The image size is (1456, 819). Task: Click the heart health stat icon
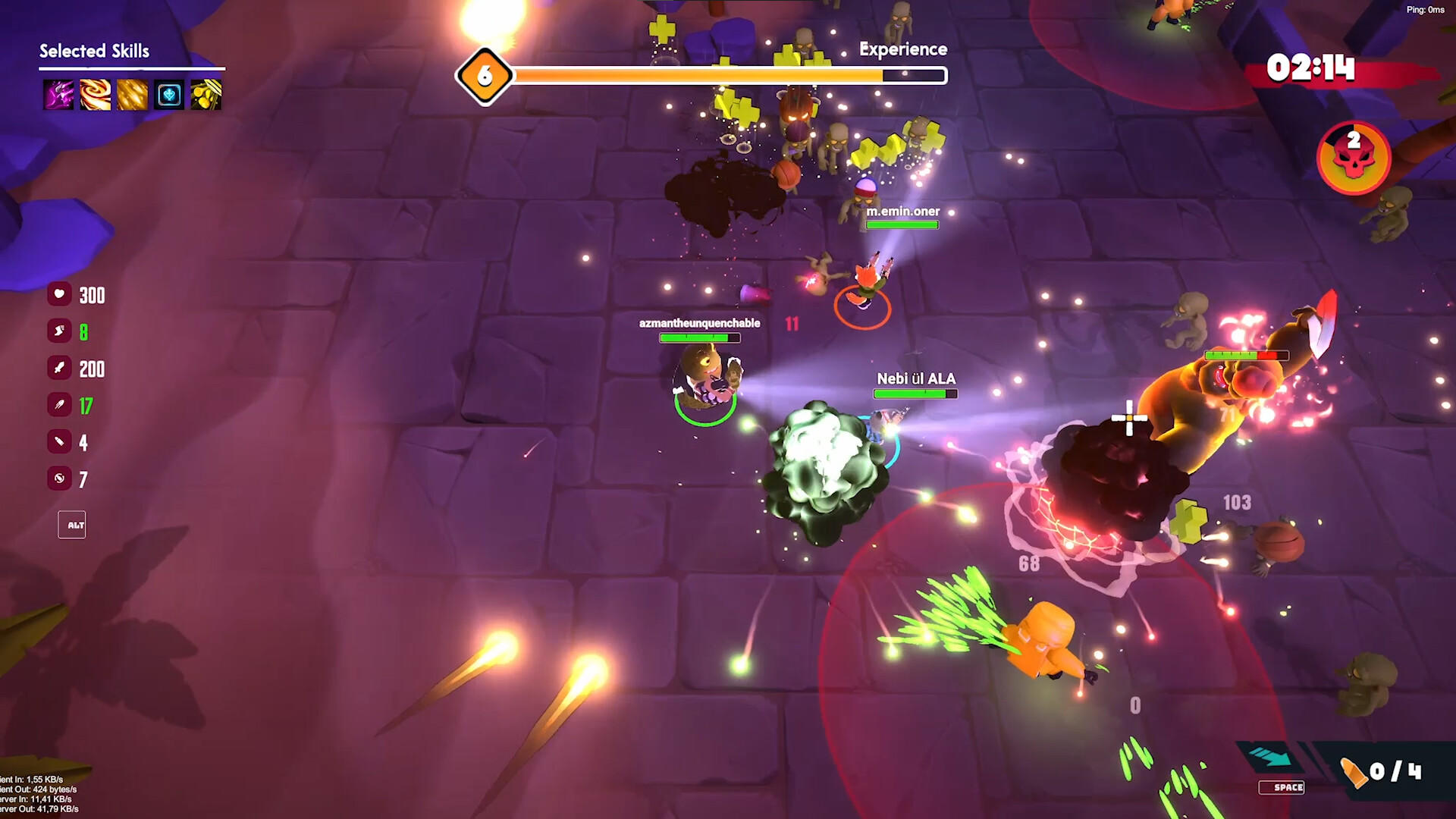(59, 294)
